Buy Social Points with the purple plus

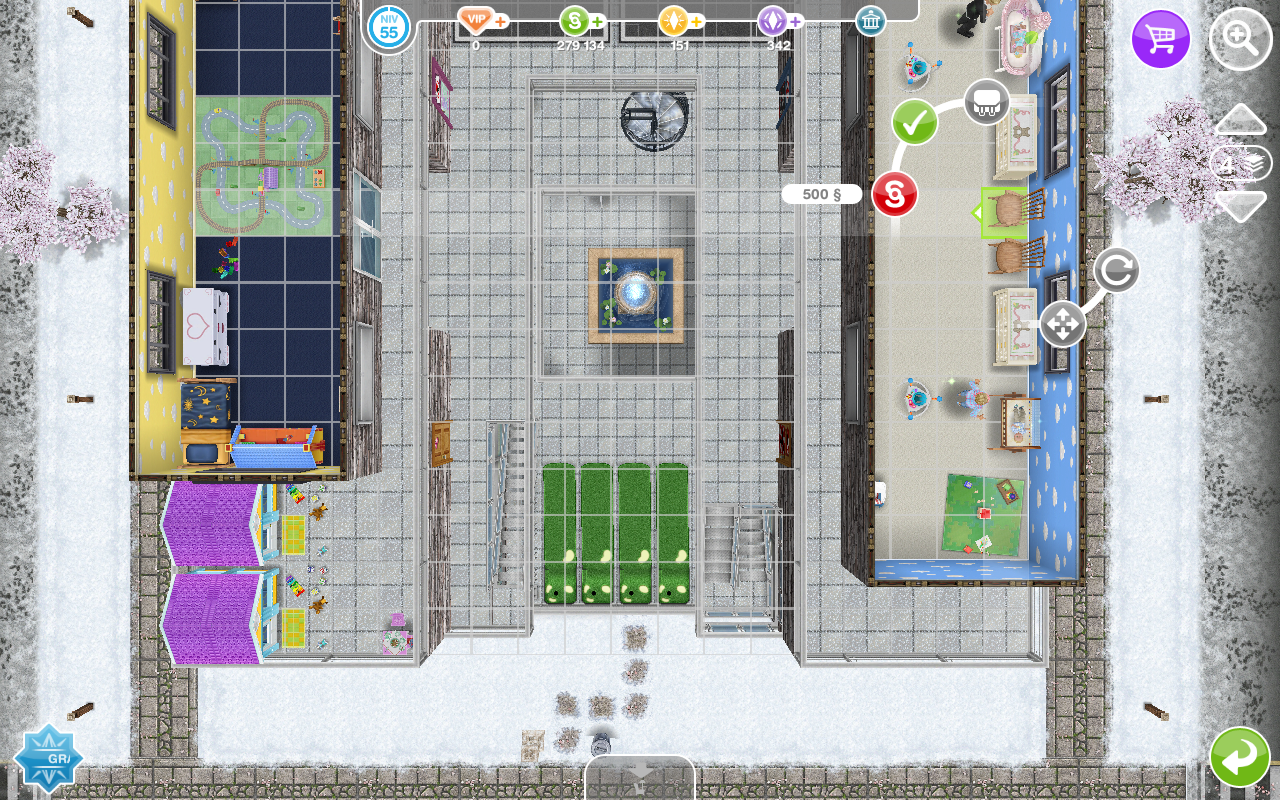pos(795,21)
